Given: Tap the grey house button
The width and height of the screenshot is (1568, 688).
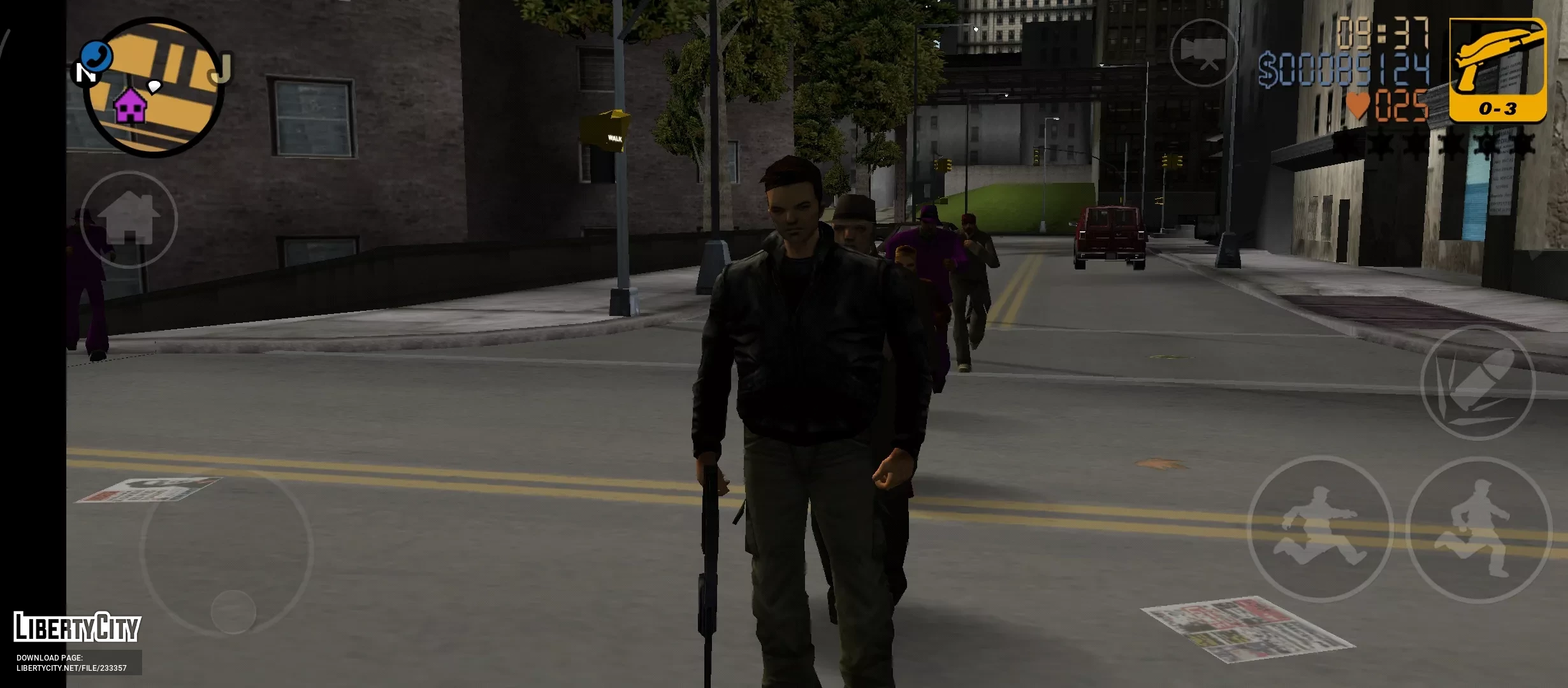Looking at the screenshot, I should point(129,219).
